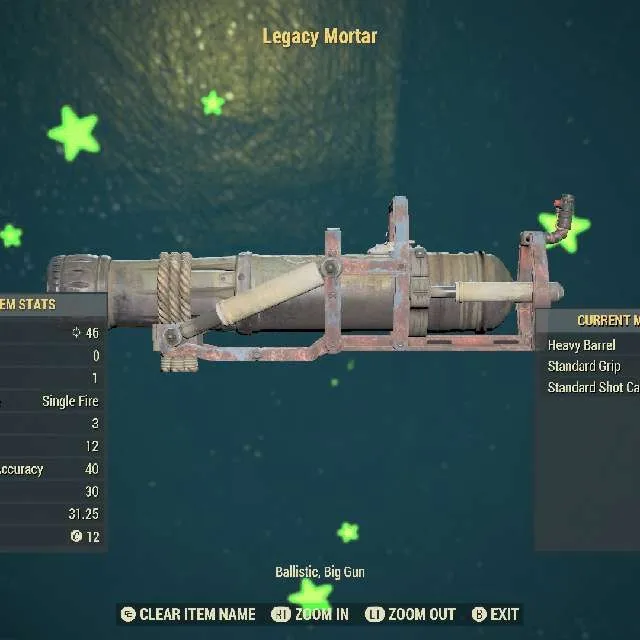Select the Zoom Out option

410,614
